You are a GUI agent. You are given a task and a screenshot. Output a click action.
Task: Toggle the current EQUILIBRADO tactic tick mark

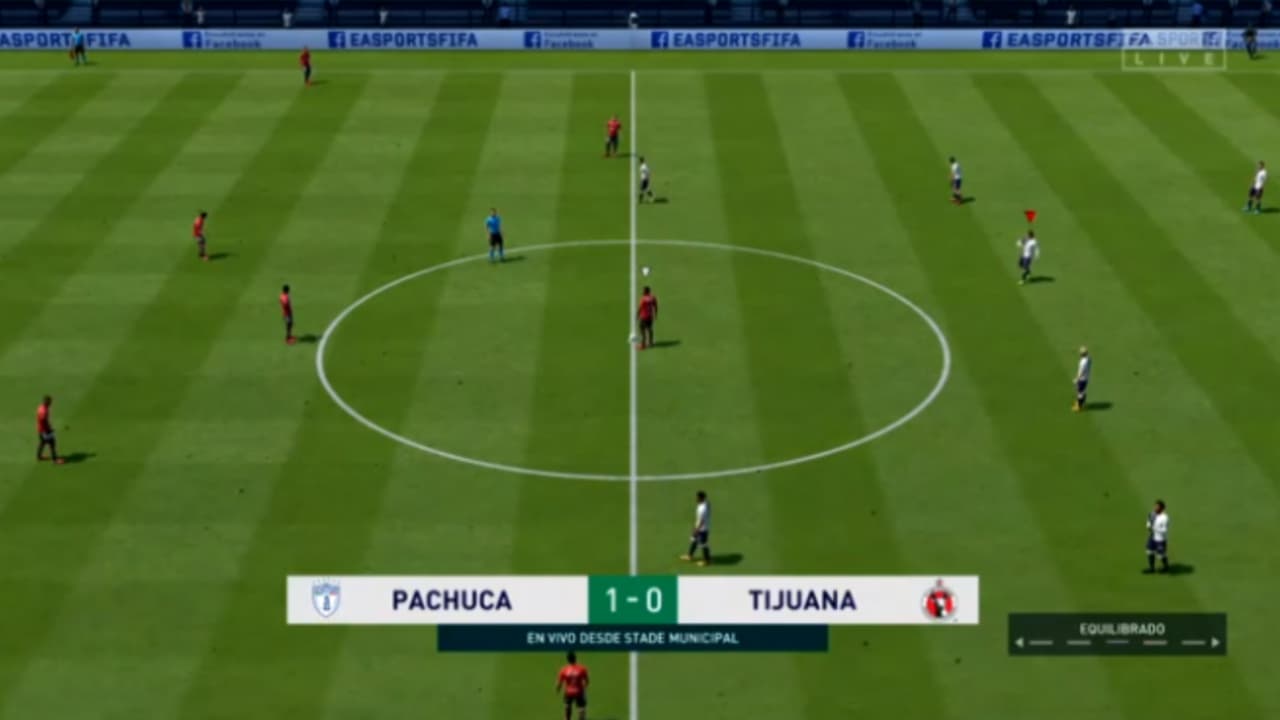tap(1115, 642)
